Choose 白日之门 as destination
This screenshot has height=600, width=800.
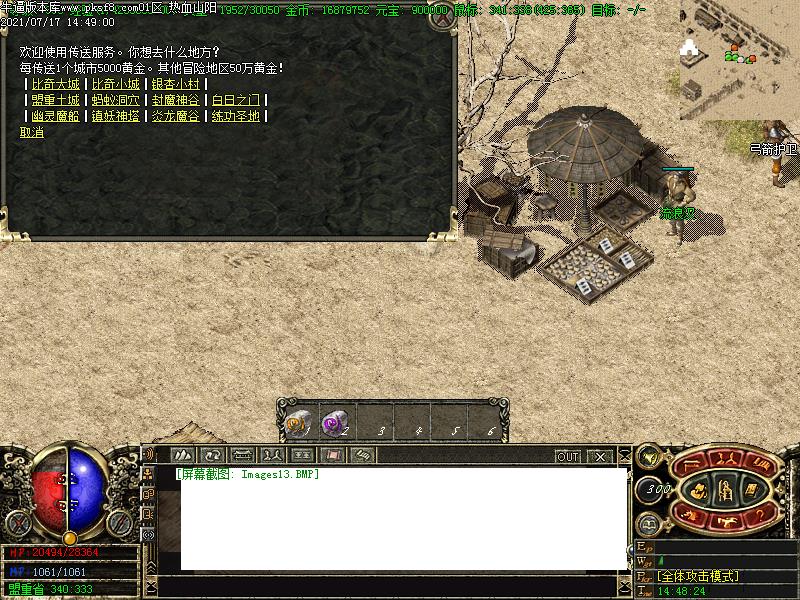tap(236, 100)
